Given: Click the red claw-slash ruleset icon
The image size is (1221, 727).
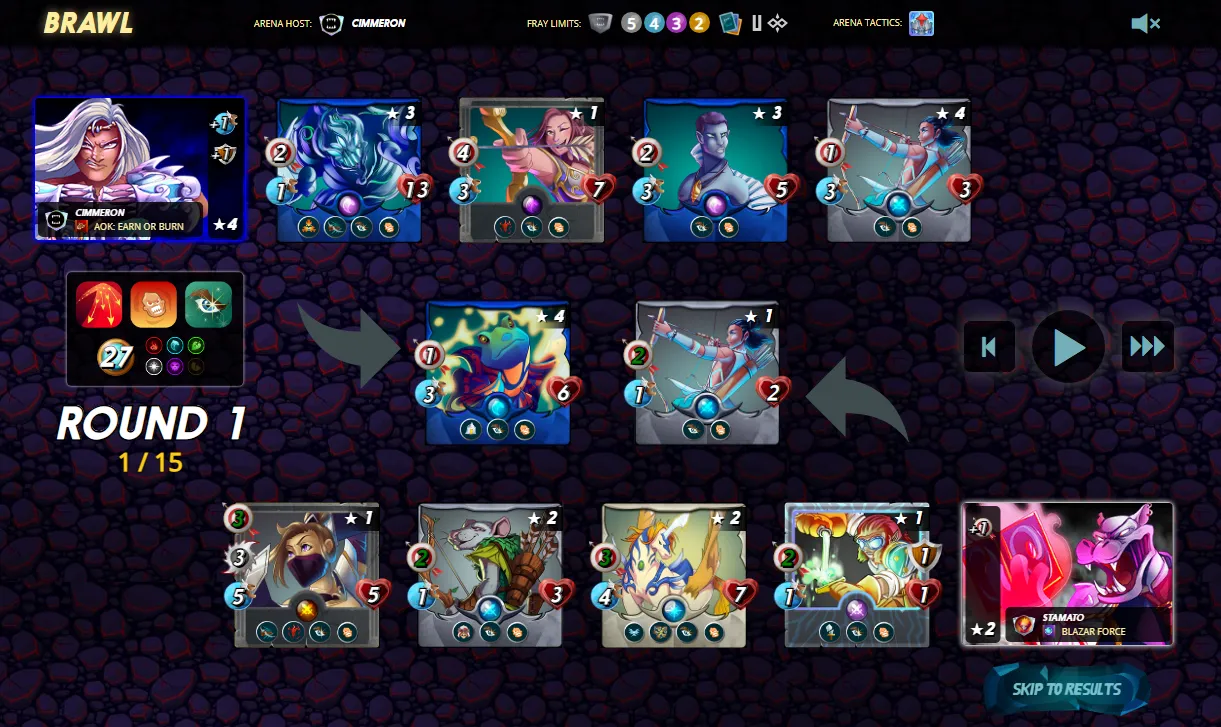Looking at the screenshot, I should point(99,304).
